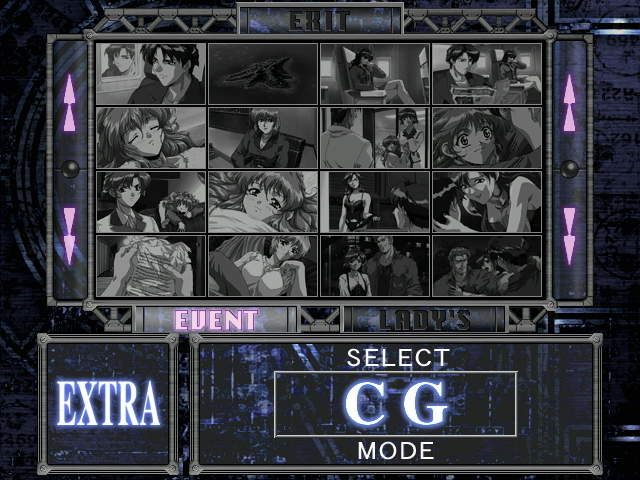Click the EXIT button

click(320, 19)
